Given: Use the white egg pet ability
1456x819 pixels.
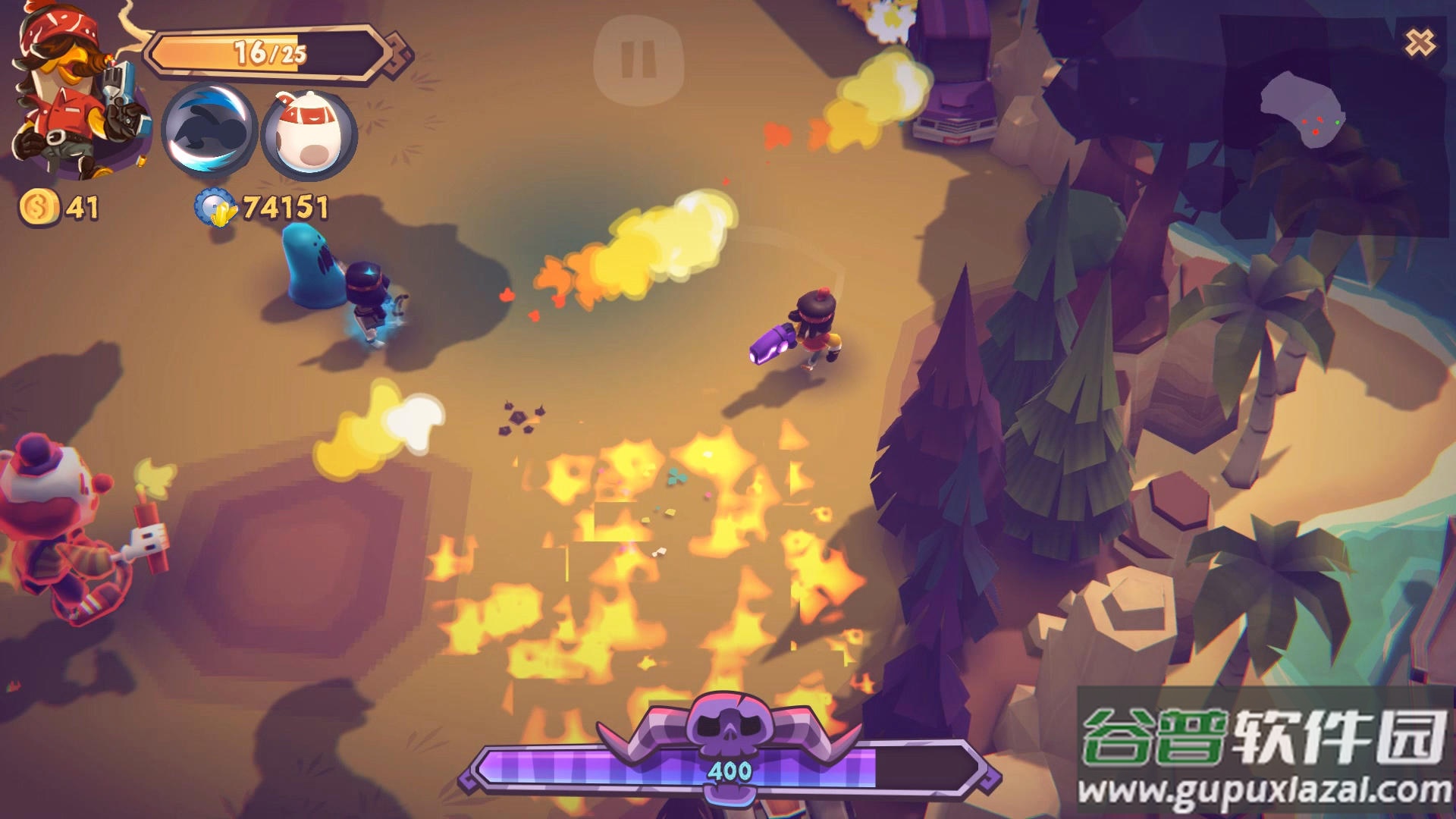Looking at the screenshot, I should [308, 135].
